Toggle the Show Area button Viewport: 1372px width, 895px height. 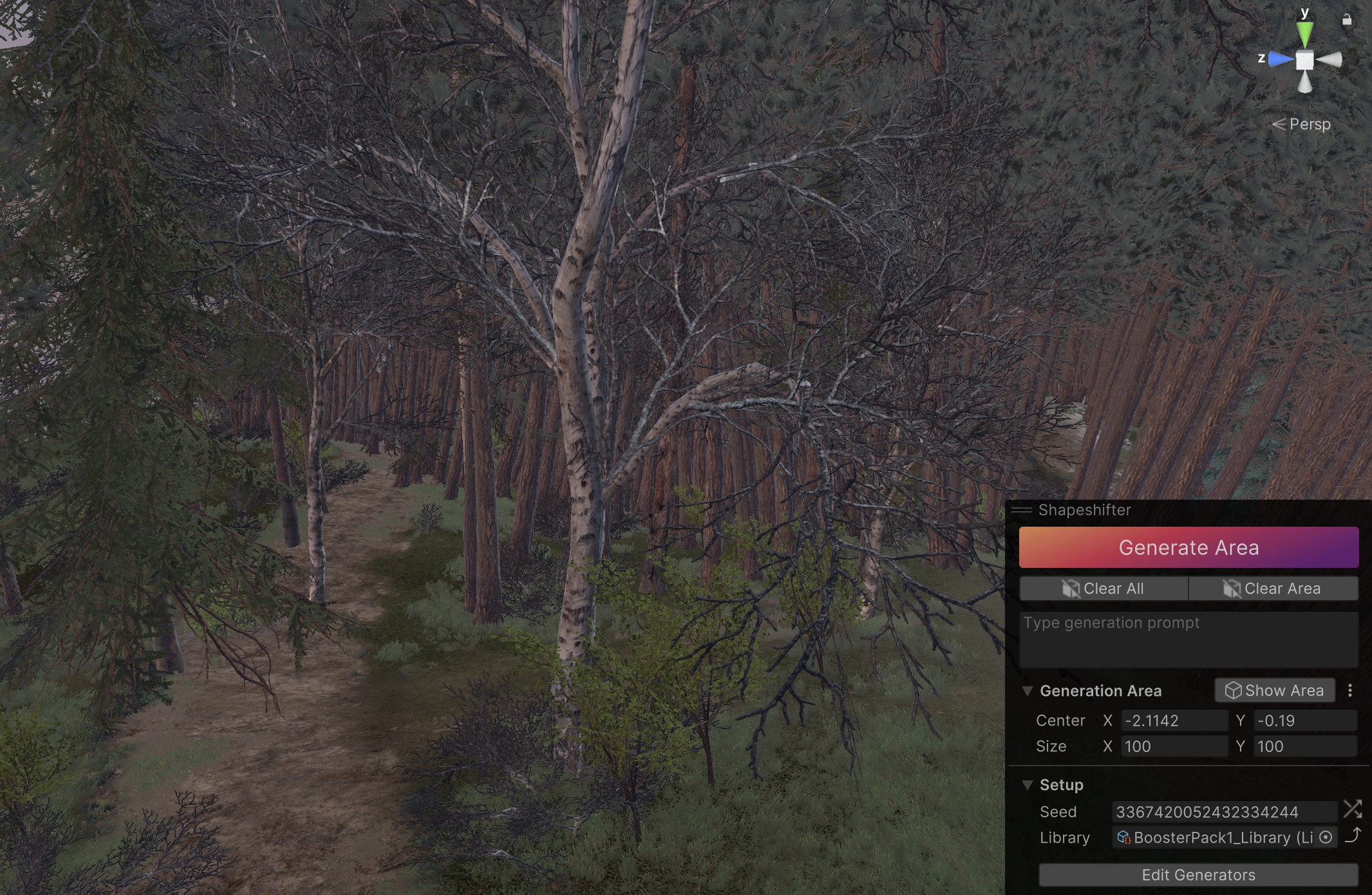(x=1274, y=690)
